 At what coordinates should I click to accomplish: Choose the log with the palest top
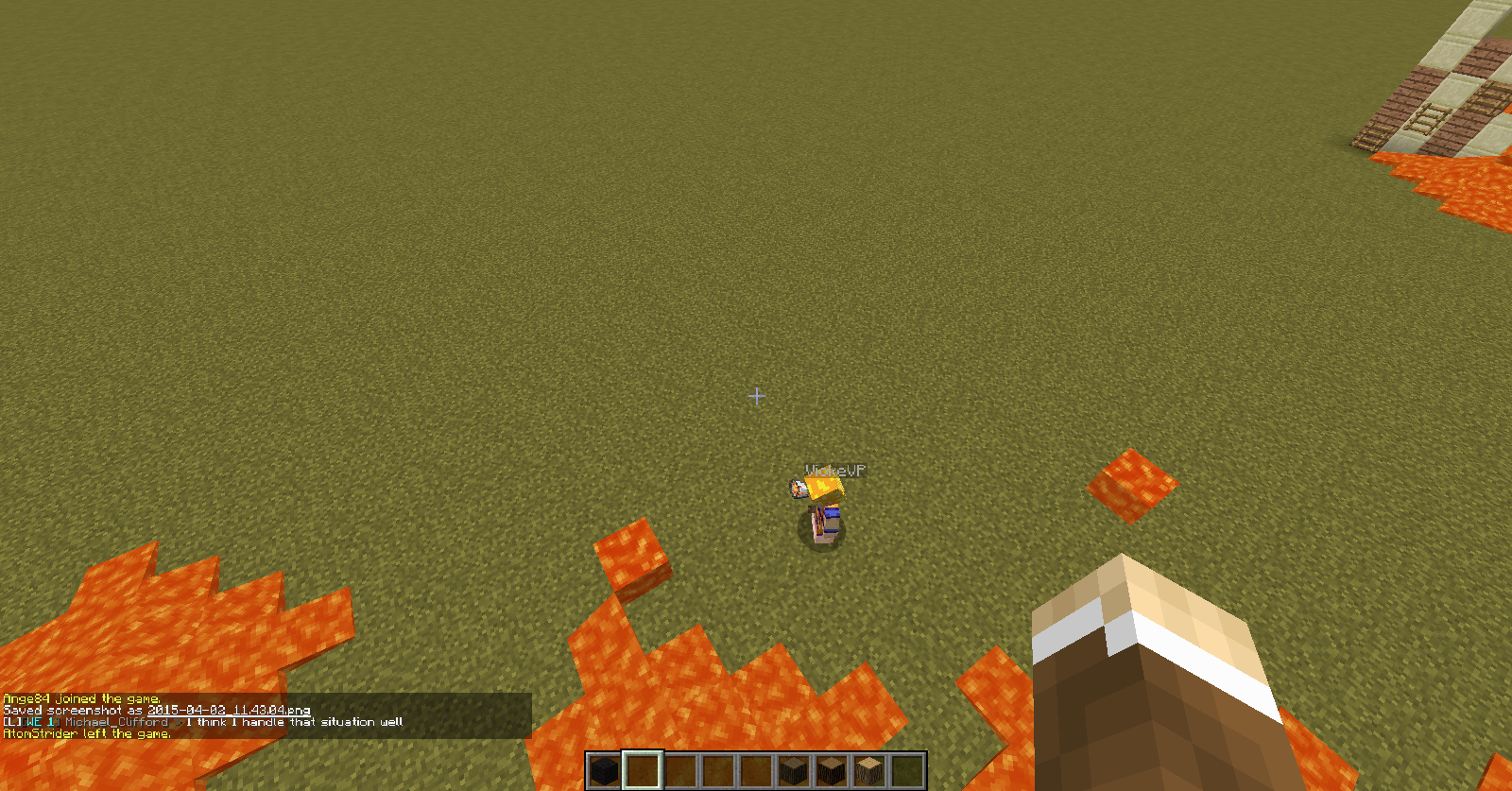point(869,771)
